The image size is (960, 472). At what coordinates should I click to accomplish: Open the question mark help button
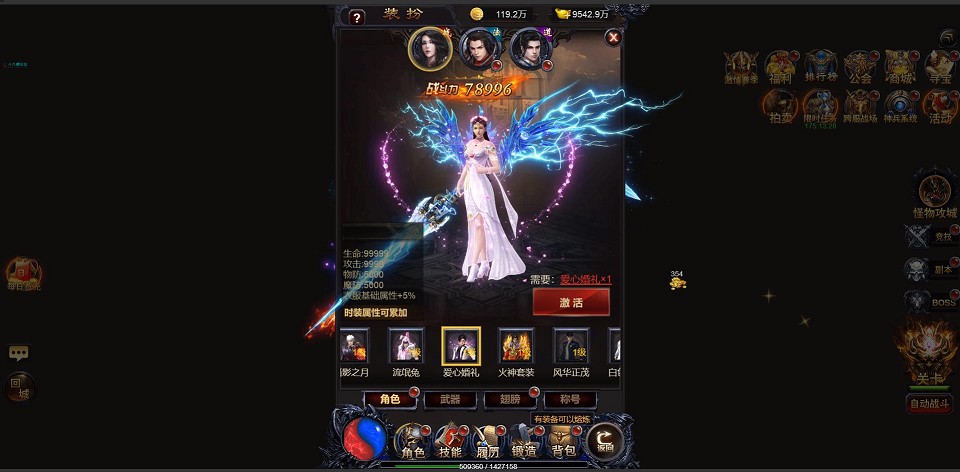point(356,17)
